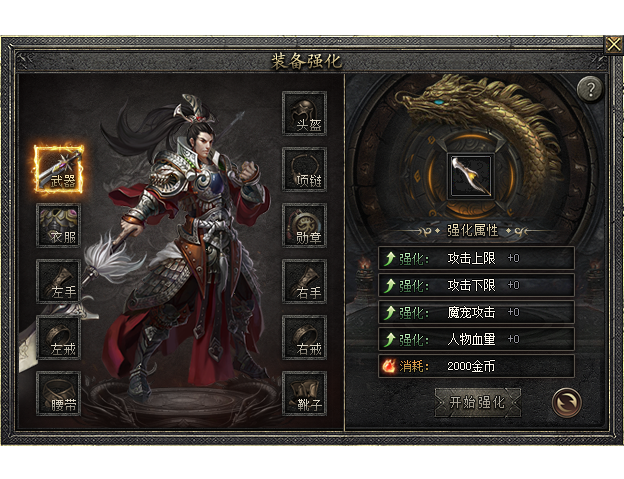Select the 勋章 medal slot

305,226
